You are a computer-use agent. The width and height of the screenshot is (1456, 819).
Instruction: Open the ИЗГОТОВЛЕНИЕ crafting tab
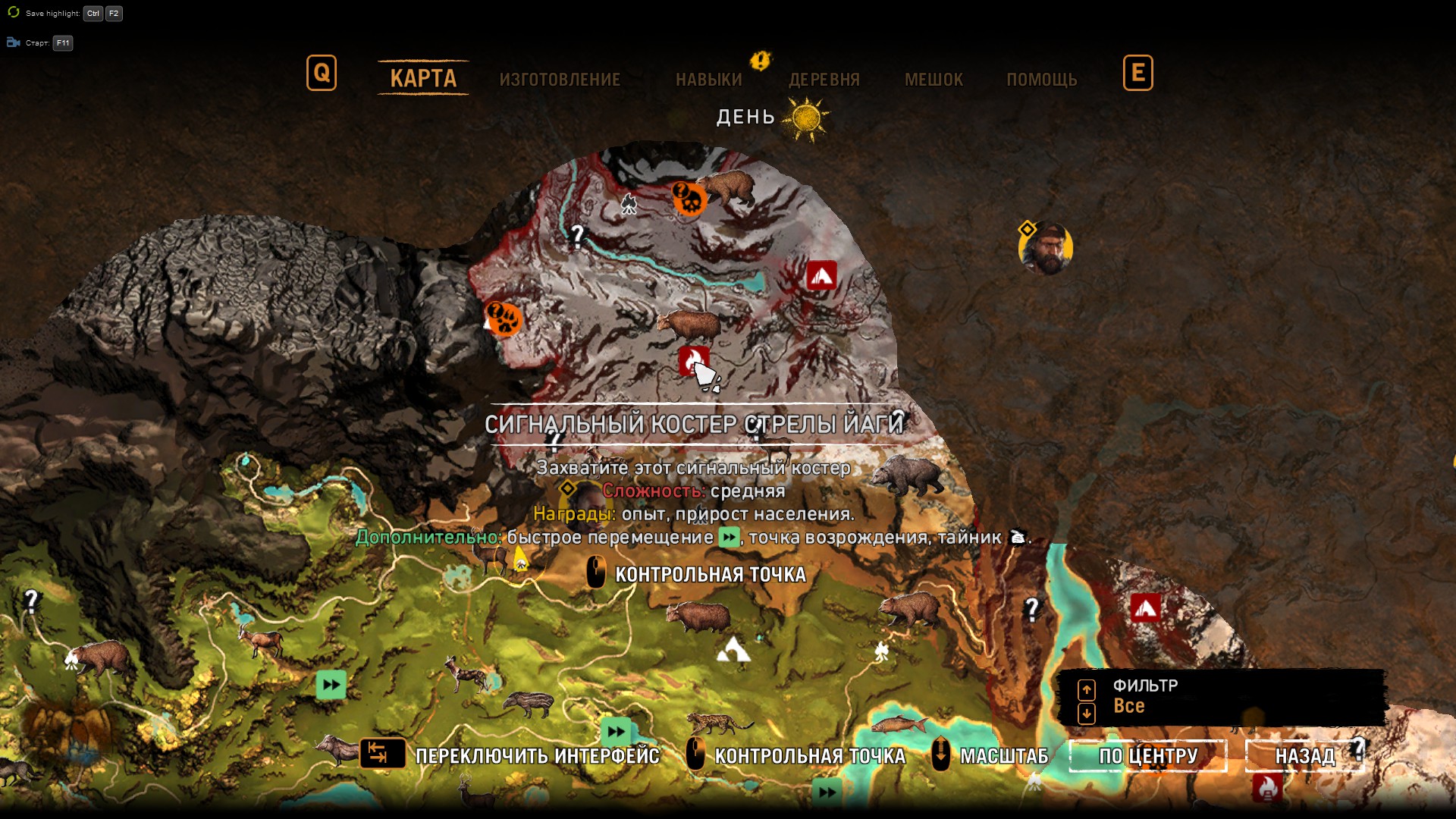click(560, 80)
